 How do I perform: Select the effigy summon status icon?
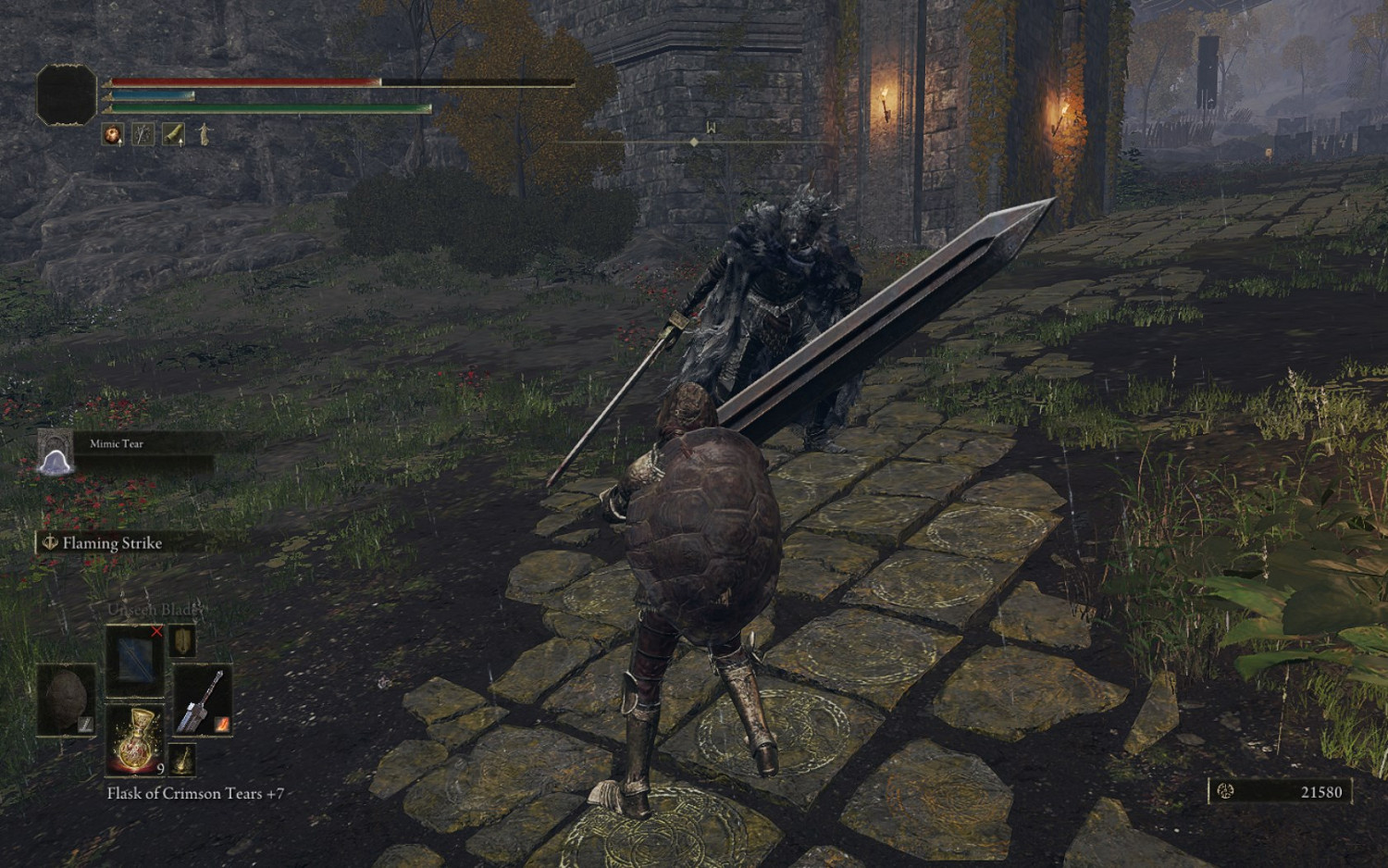[204, 135]
